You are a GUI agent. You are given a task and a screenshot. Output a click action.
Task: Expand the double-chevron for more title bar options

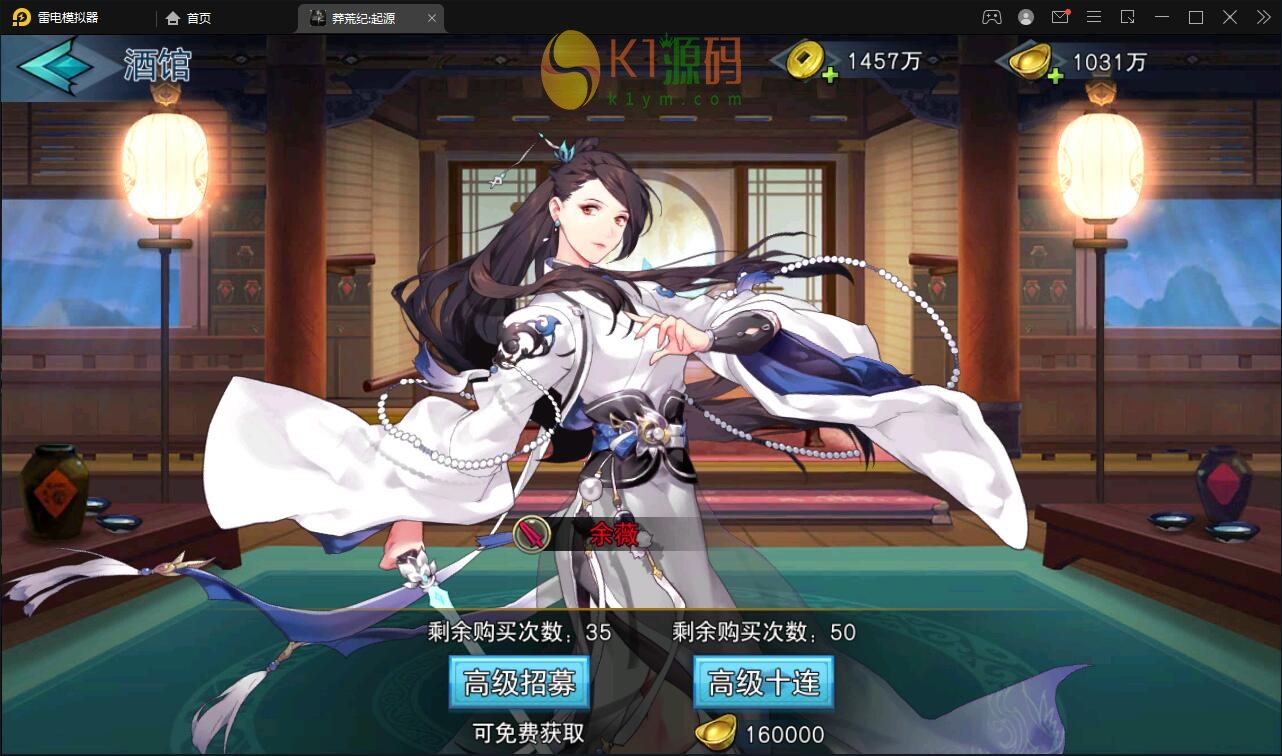coord(1263,17)
